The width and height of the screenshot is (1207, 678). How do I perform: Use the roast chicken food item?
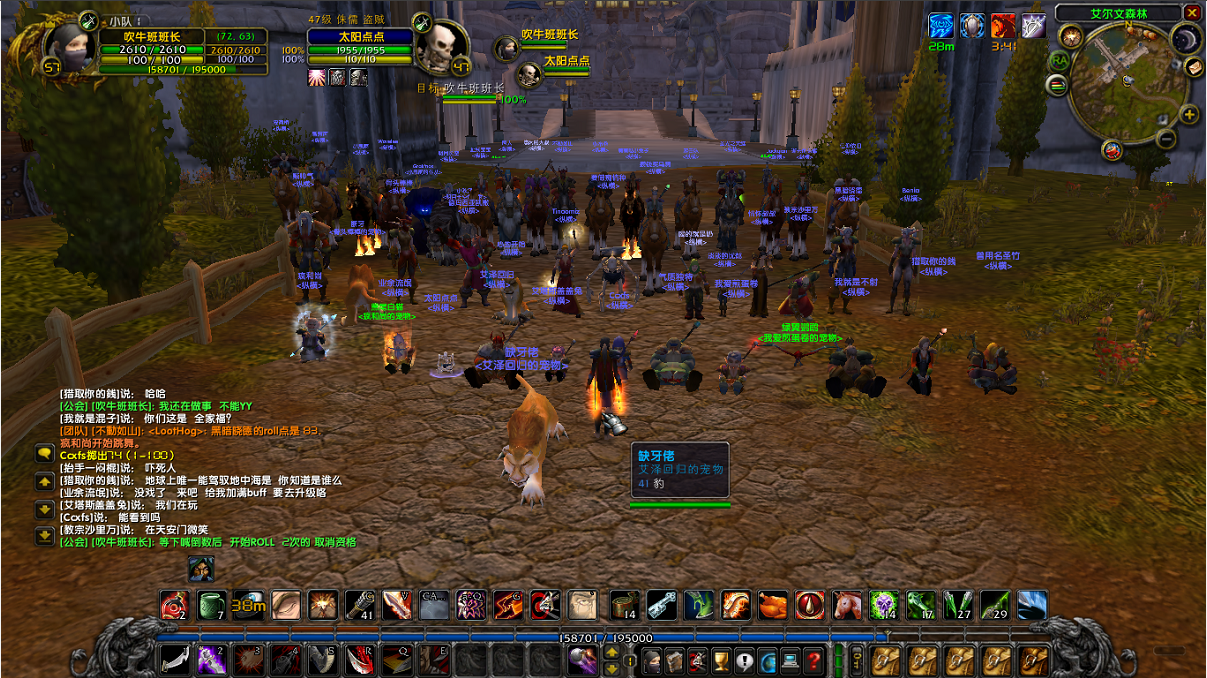(x=773, y=605)
